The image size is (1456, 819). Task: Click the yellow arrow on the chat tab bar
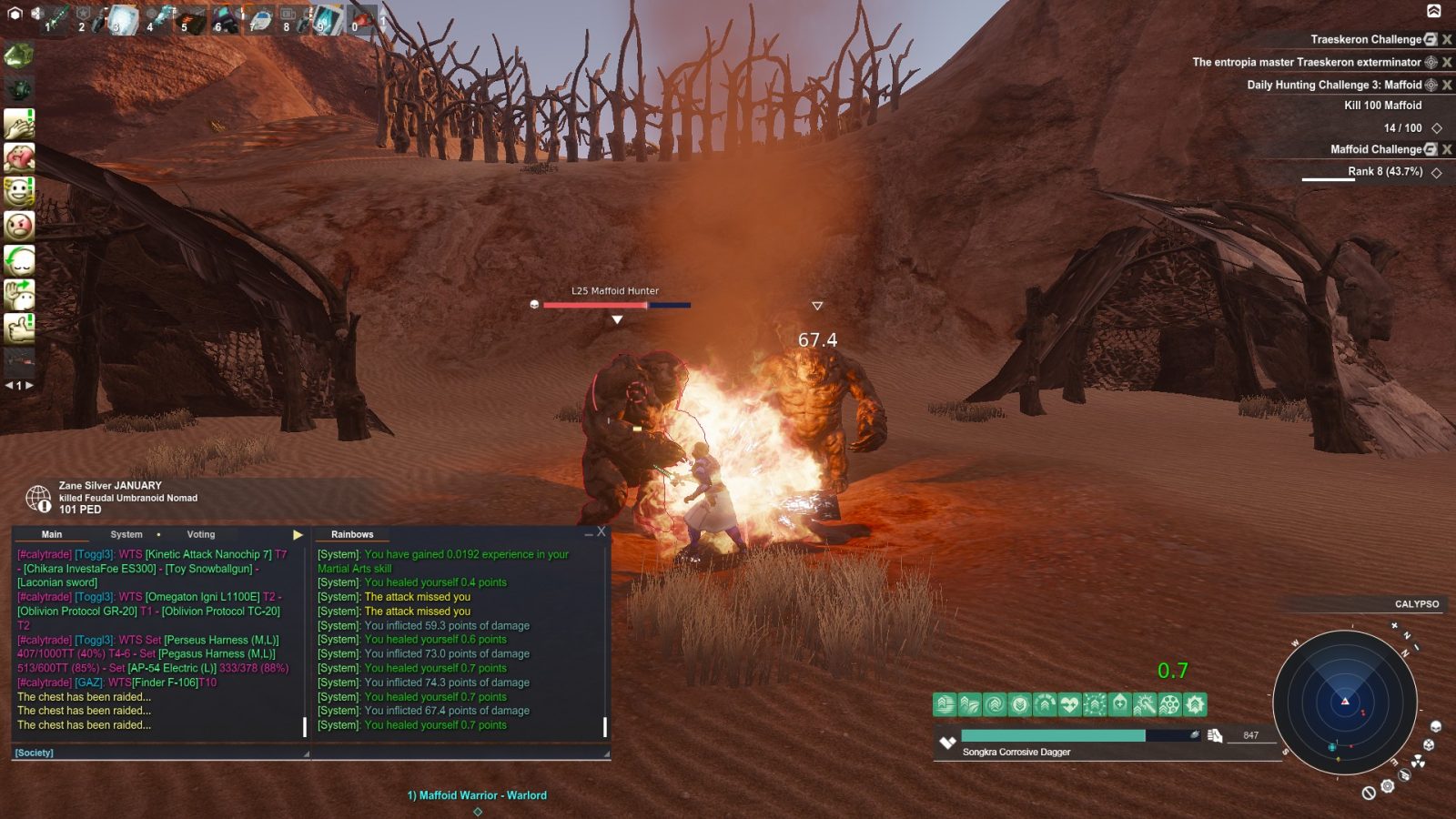point(298,534)
